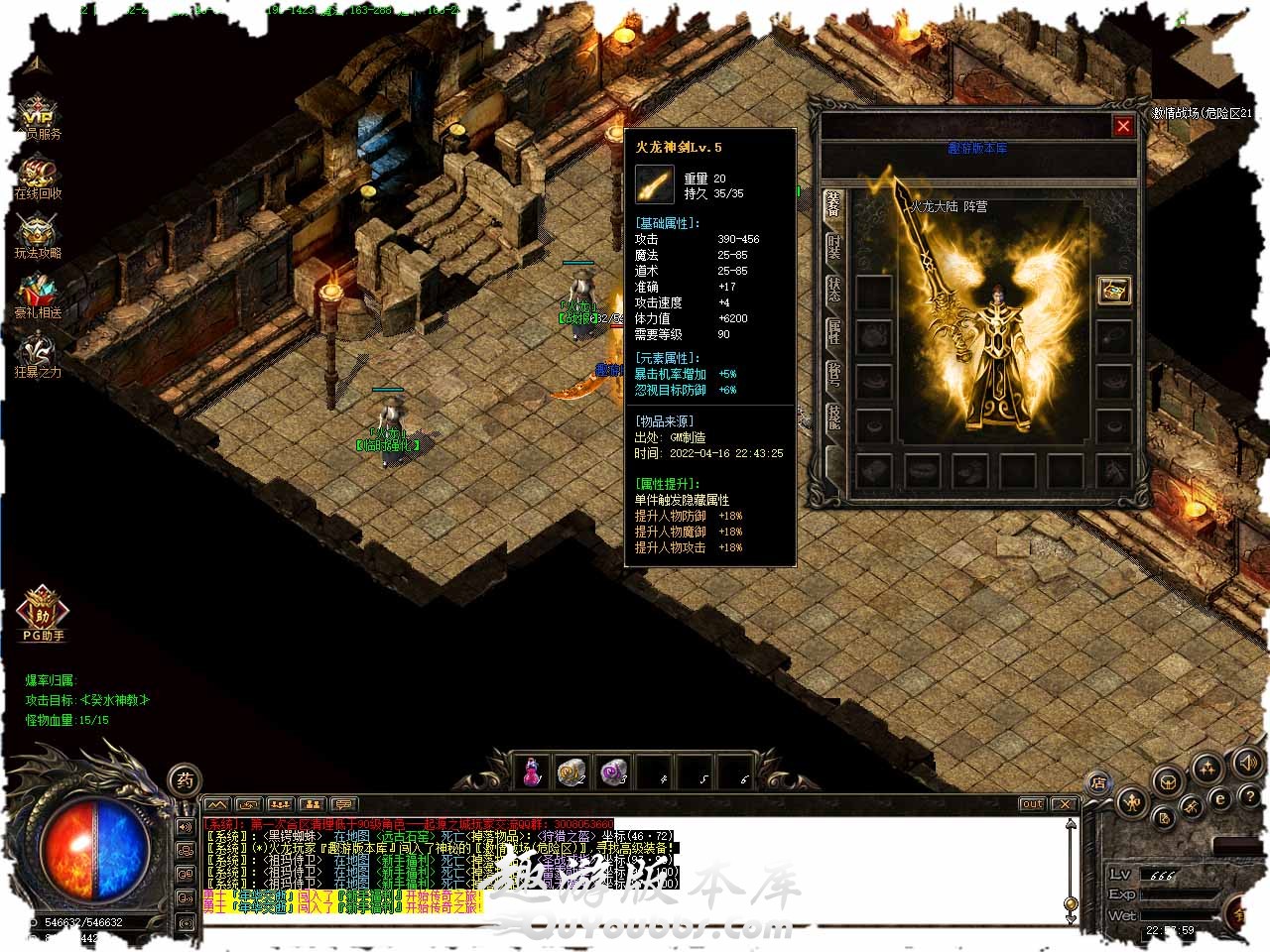This screenshot has width=1270, height=952.
Task: Open 在线回收 online recycling
Action: click(x=38, y=178)
